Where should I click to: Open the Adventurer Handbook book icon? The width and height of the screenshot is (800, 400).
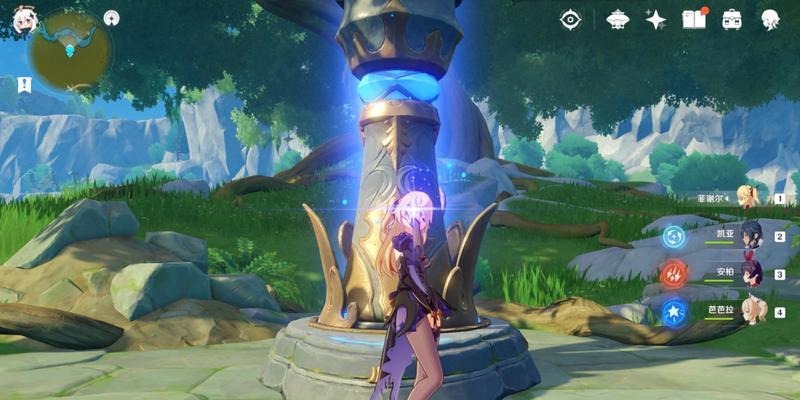click(693, 19)
